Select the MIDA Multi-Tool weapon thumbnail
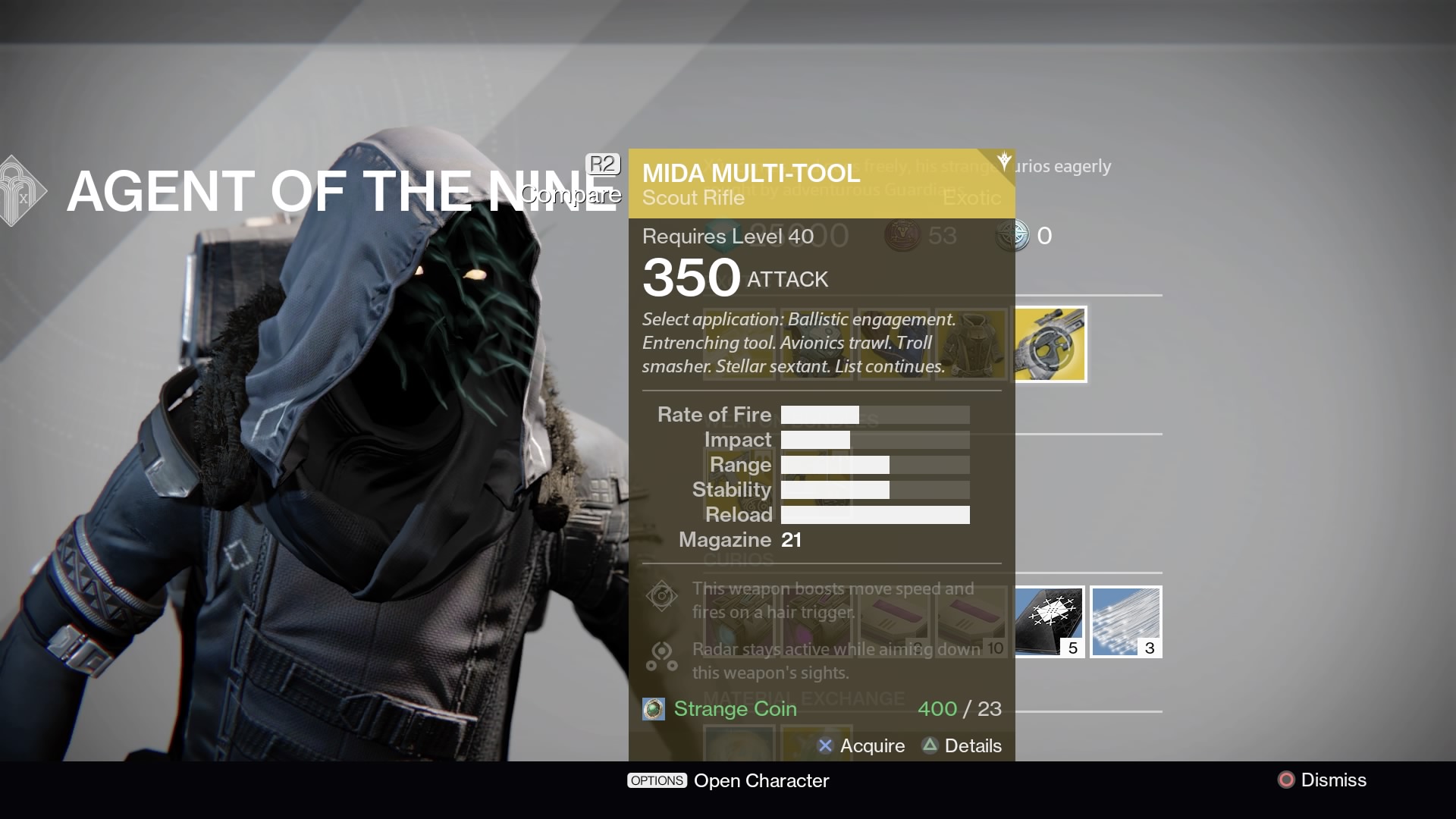The height and width of the screenshot is (819, 1456). coord(1050,344)
